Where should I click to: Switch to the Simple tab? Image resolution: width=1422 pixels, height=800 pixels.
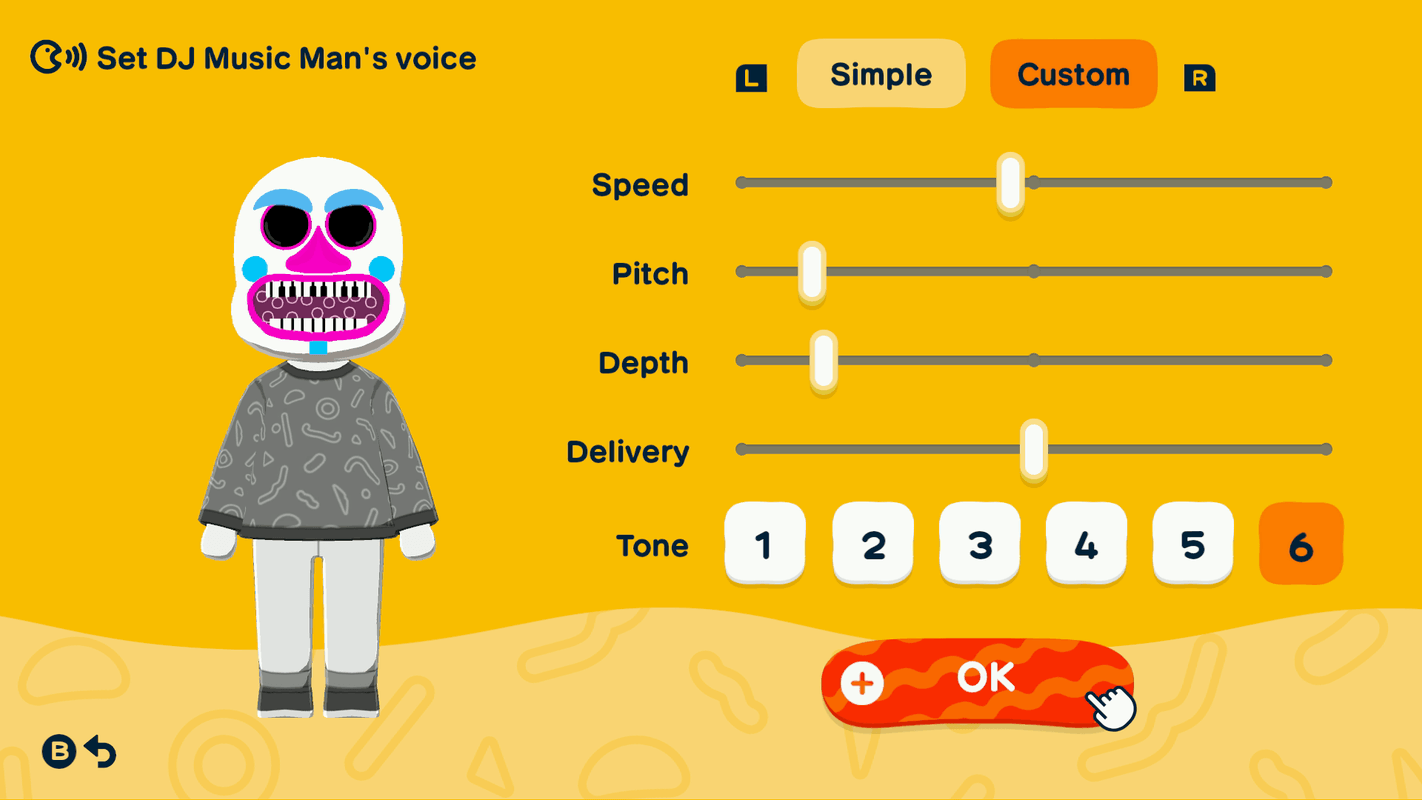880,73
